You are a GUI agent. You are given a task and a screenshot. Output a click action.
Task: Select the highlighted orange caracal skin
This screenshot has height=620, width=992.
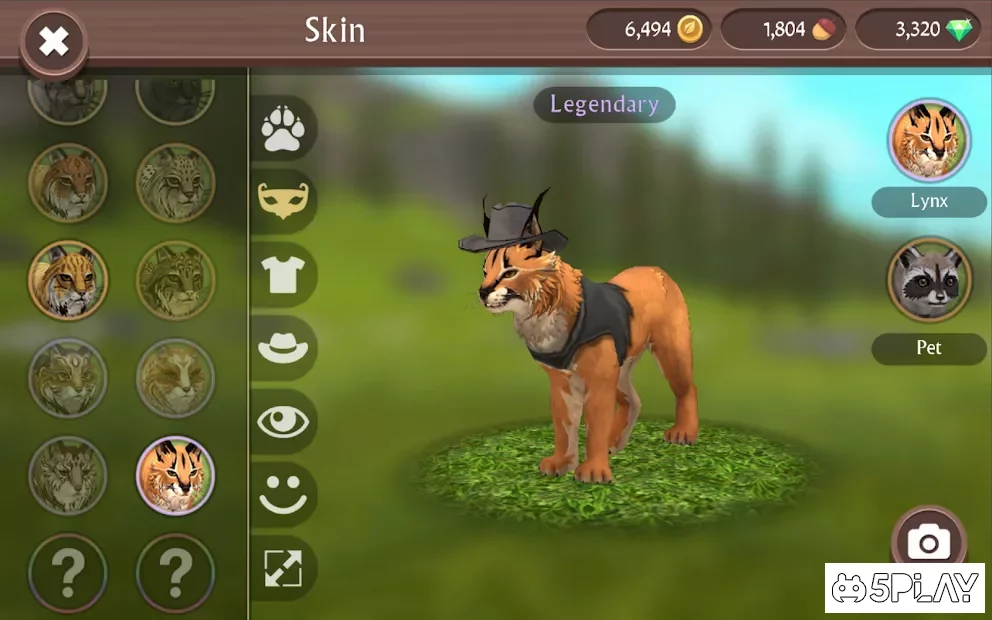click(175, 475)
